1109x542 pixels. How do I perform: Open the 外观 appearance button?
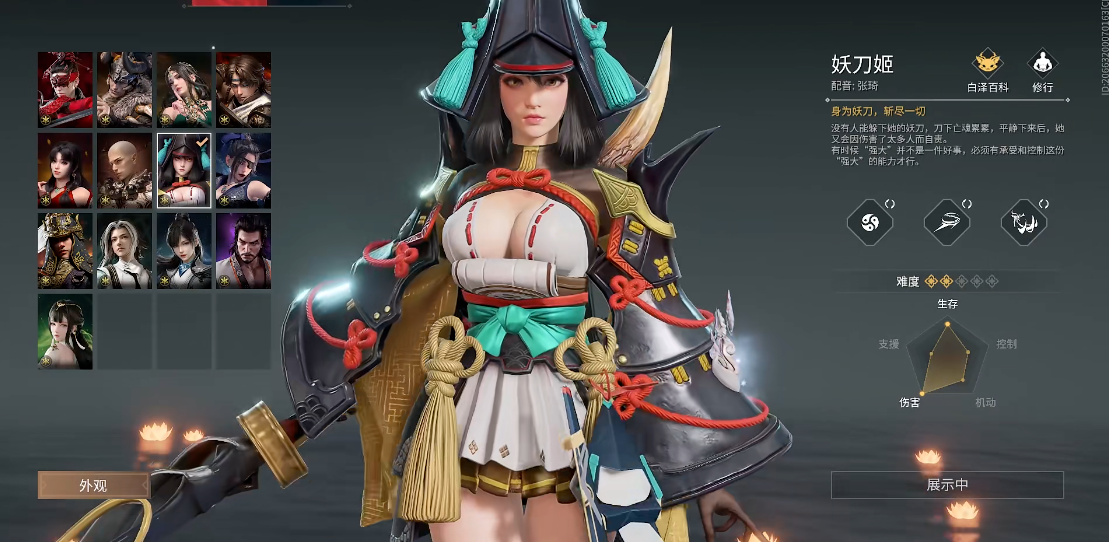93,486
